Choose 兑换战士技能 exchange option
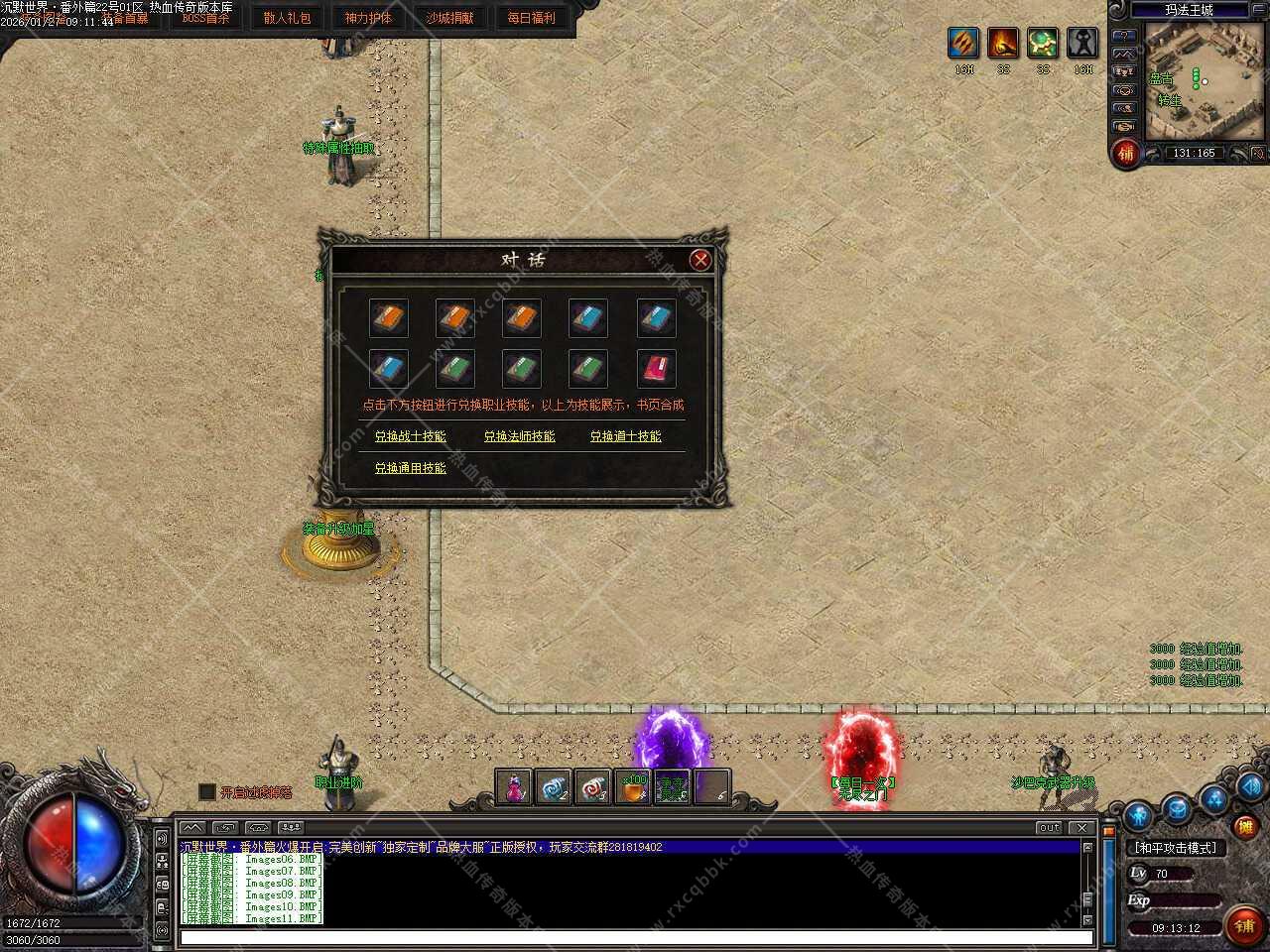 tap(410, 436)
